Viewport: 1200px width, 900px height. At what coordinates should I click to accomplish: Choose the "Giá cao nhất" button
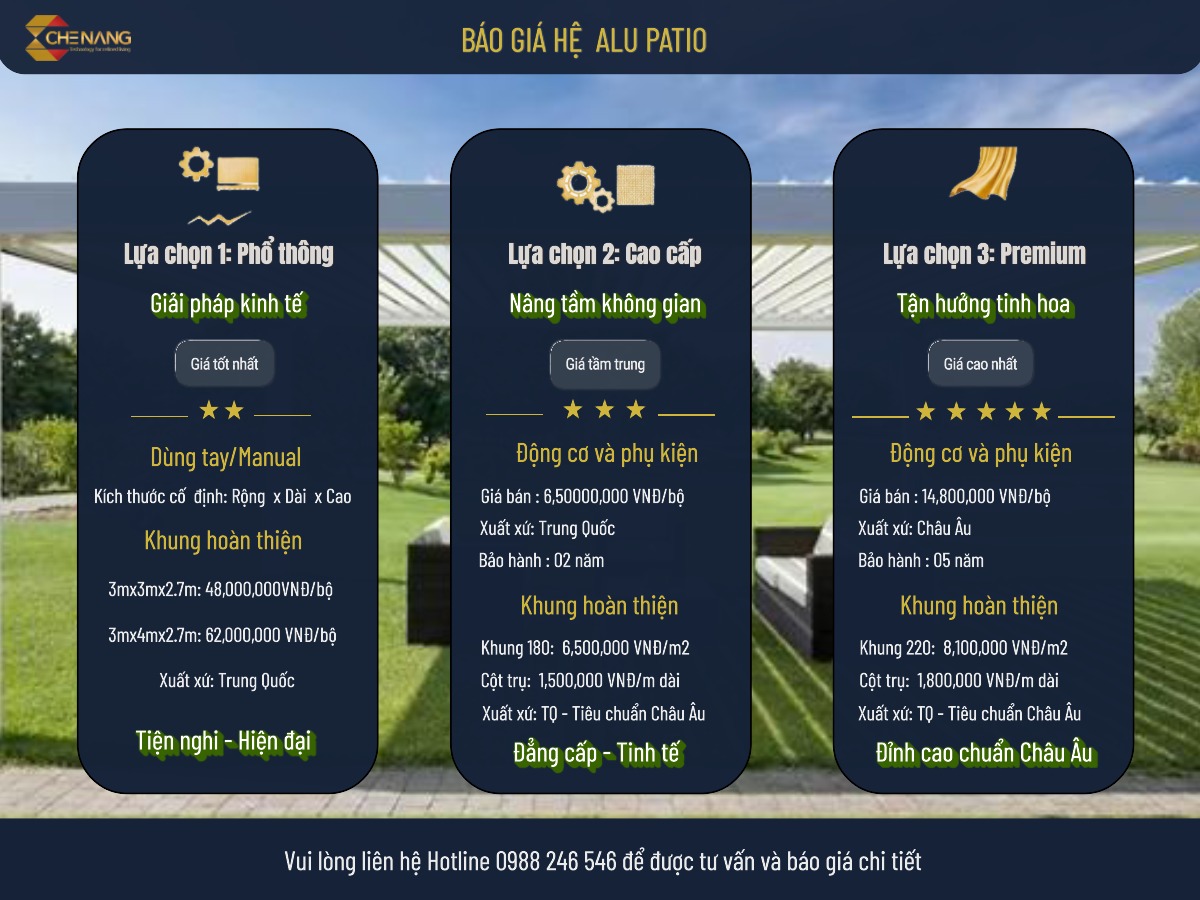click(980, 364)
